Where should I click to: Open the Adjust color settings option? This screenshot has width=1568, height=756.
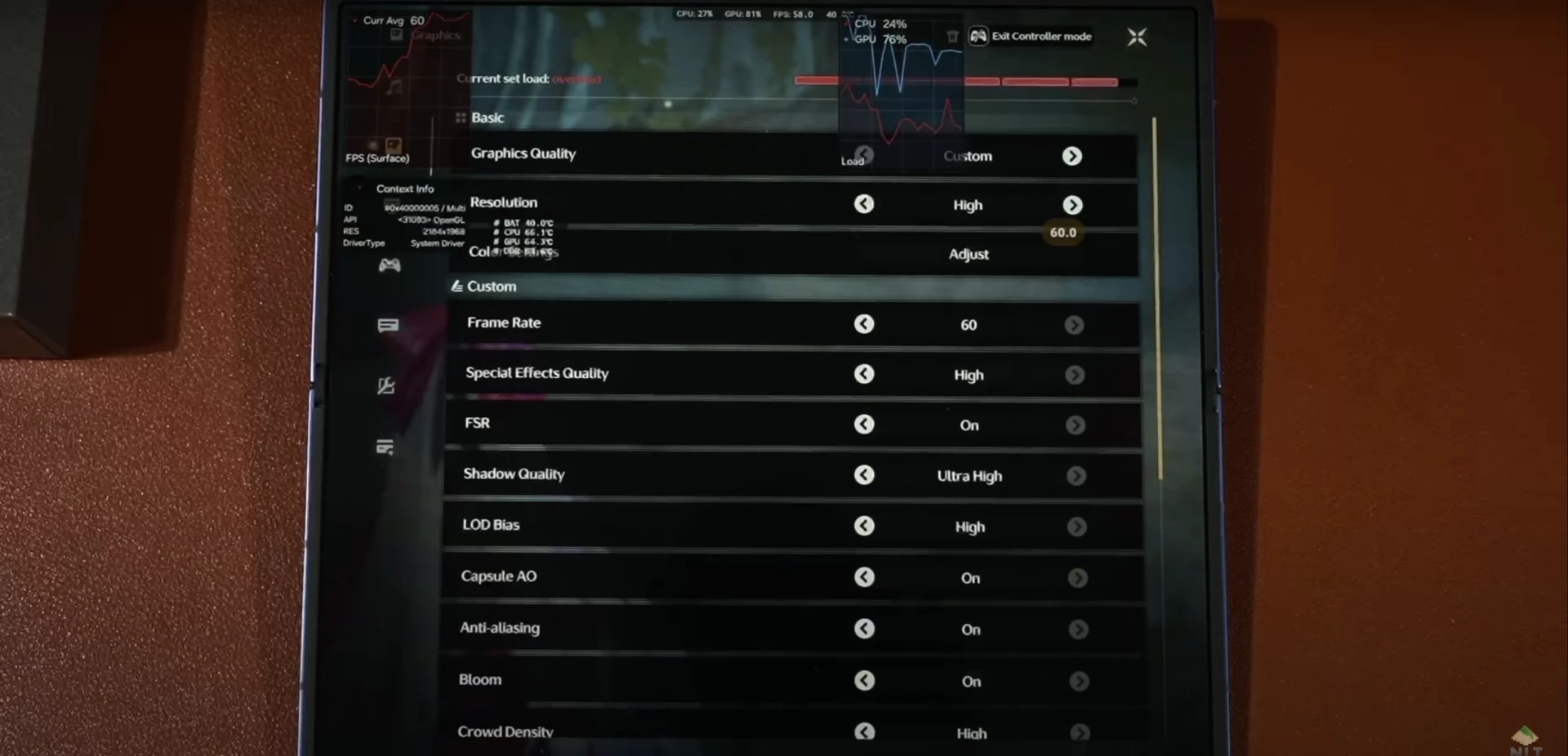[969, 254]
